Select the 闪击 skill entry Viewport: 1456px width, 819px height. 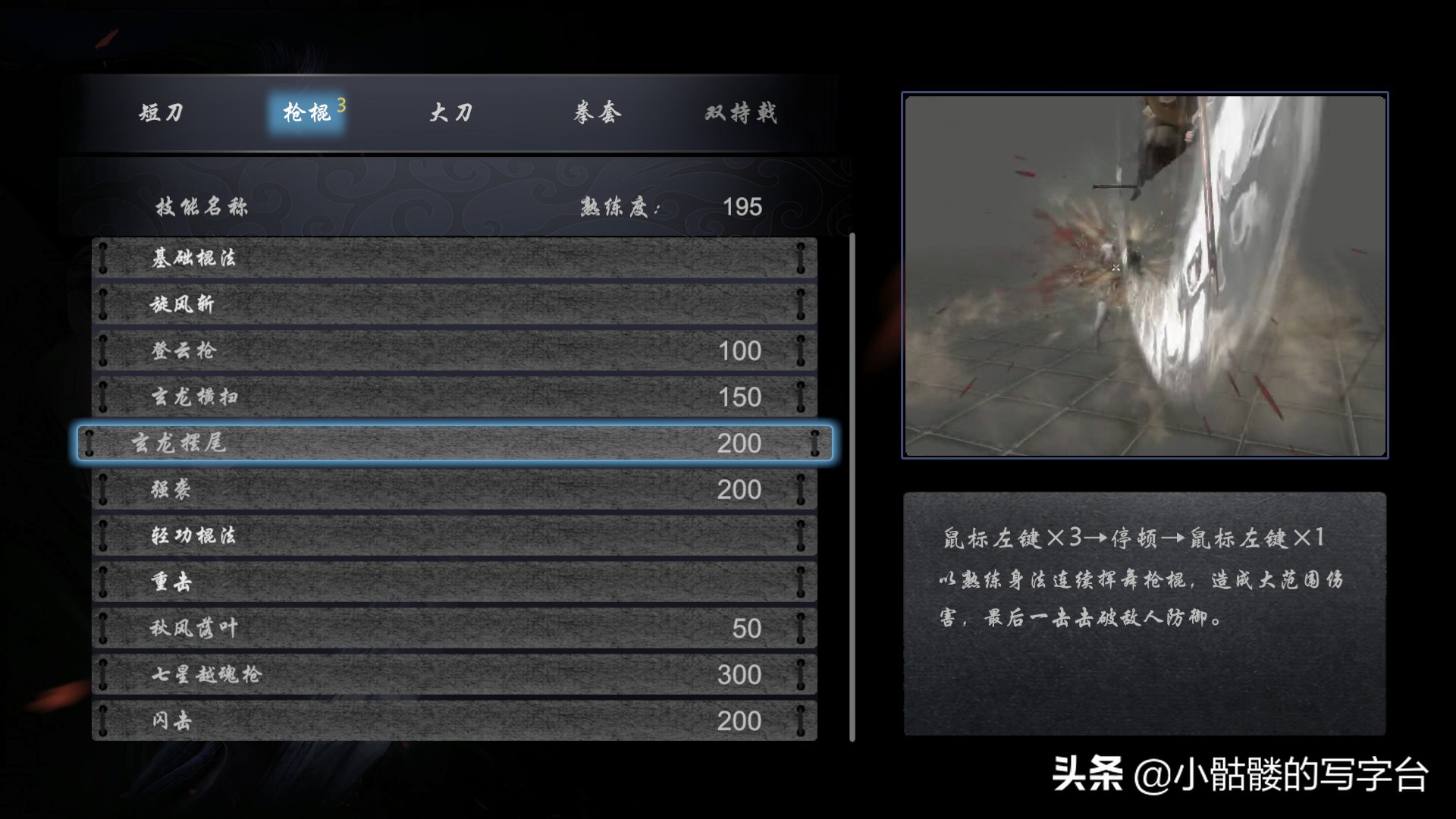coord(455,721)
